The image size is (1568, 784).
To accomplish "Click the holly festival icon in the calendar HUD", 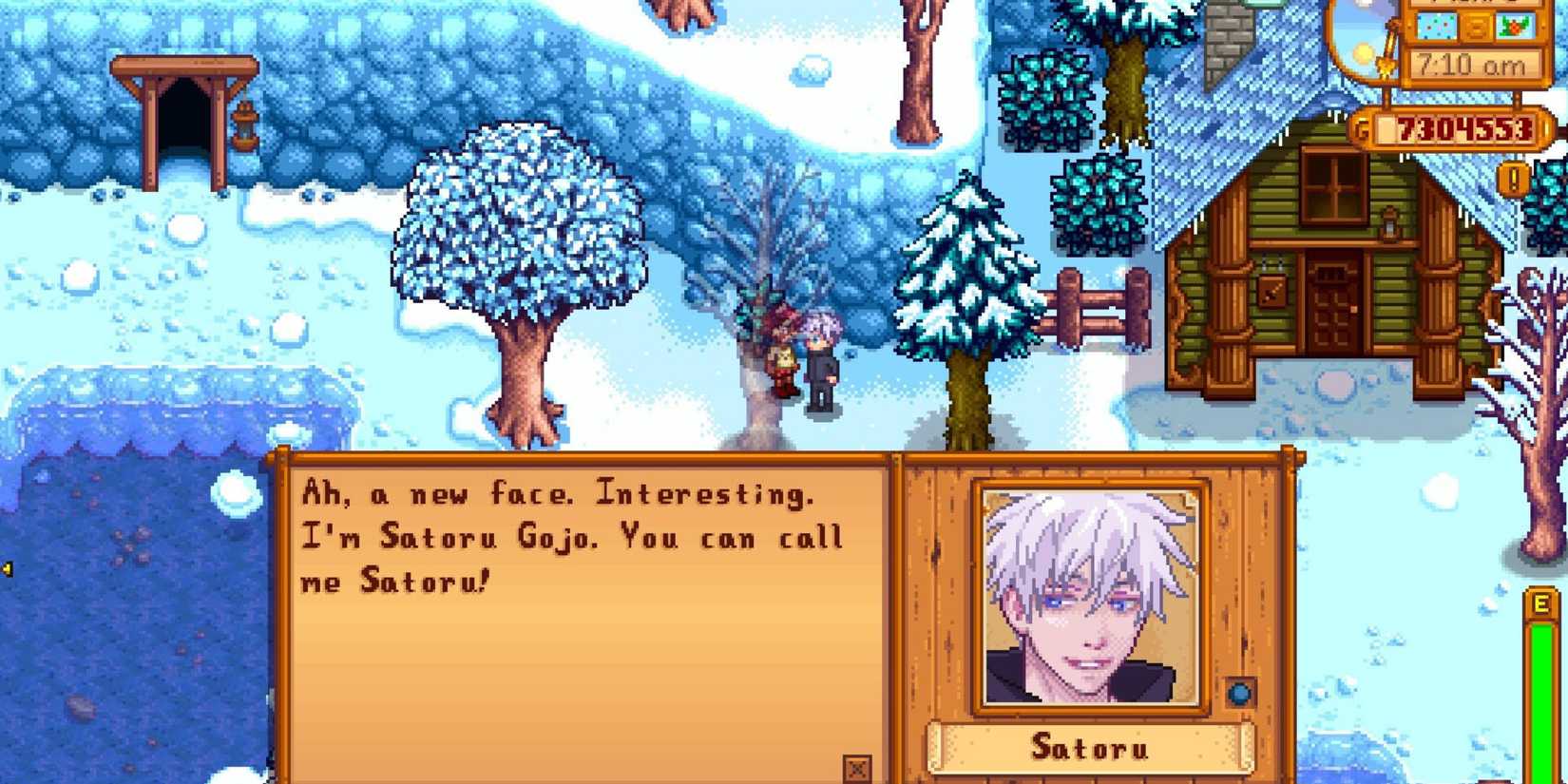I will tap(1516, 27).
